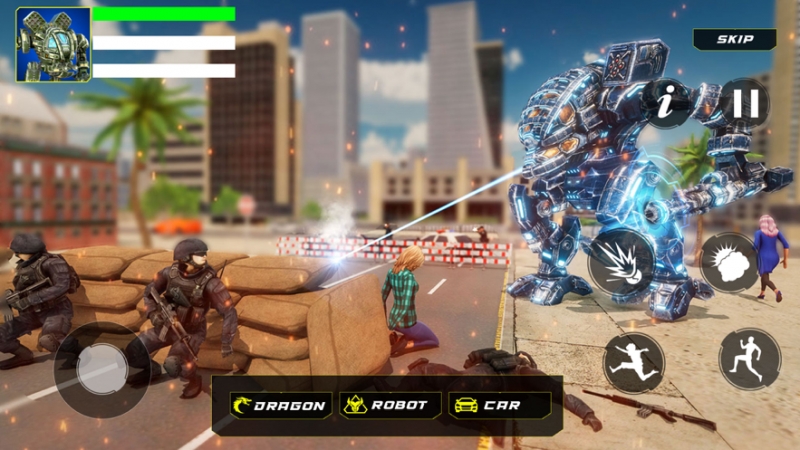
Task: Pause the game
Action: click(745, 103)
